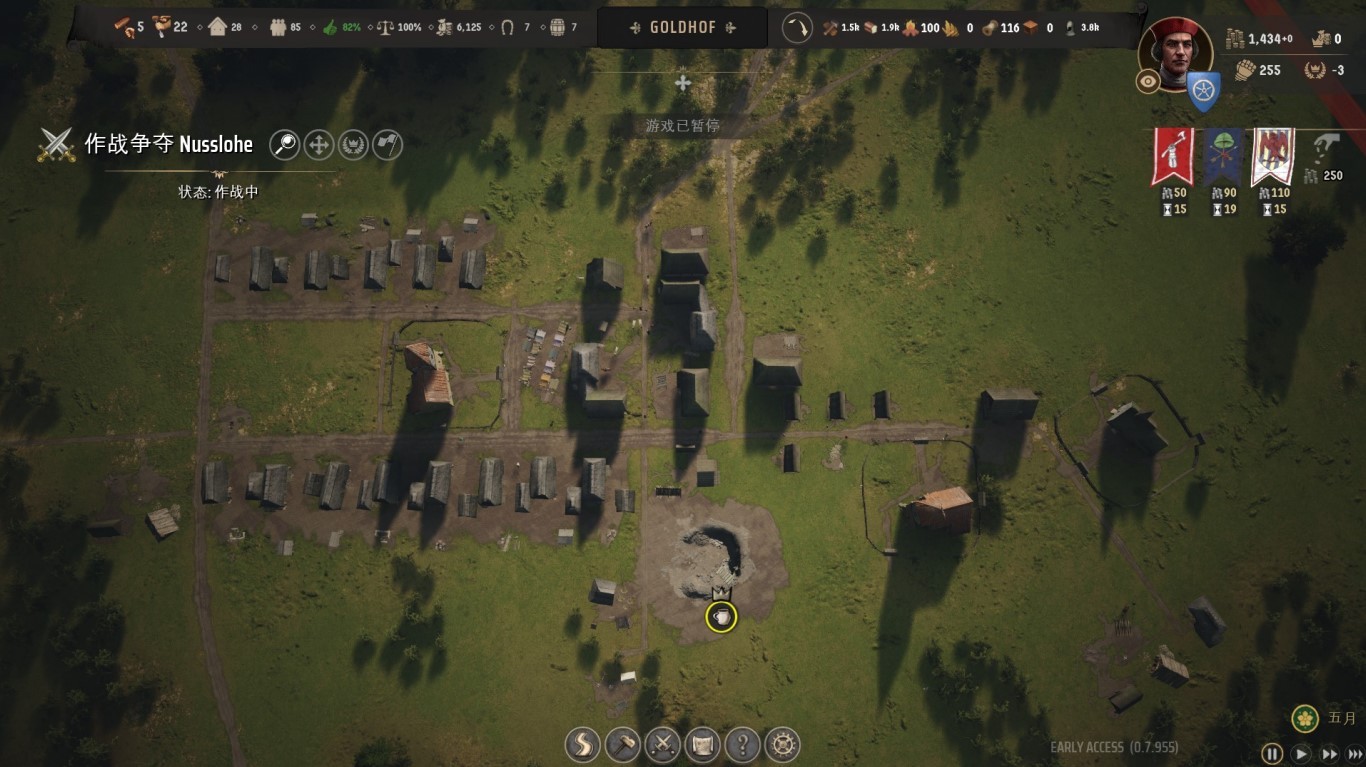Image resolution: width=1366 pixels, height=767 pixels.
Task: Open the crossed-swords army menu
Action: click(662, 744)
